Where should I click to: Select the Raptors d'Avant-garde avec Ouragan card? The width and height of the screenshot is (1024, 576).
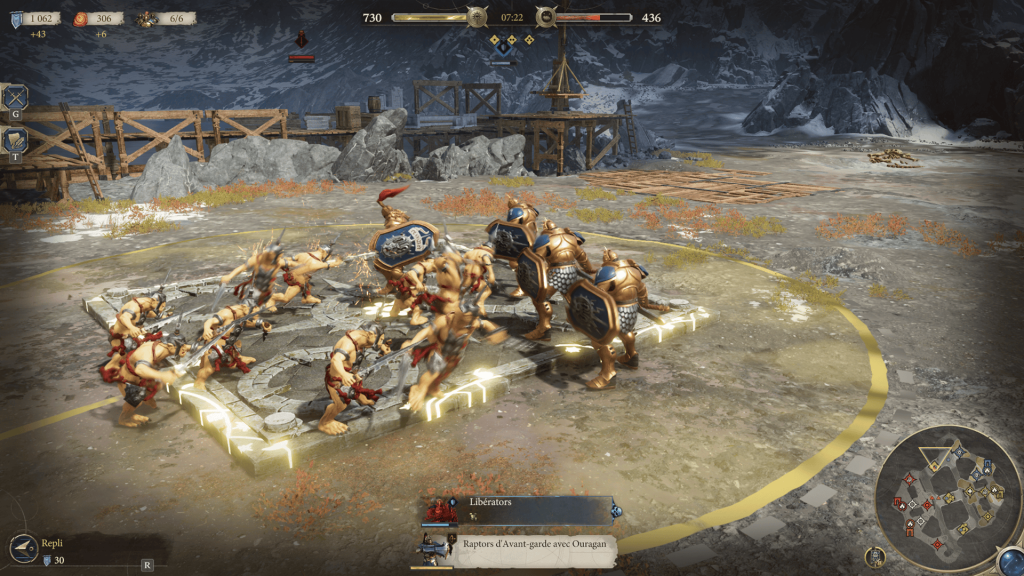tap(518, 548)
